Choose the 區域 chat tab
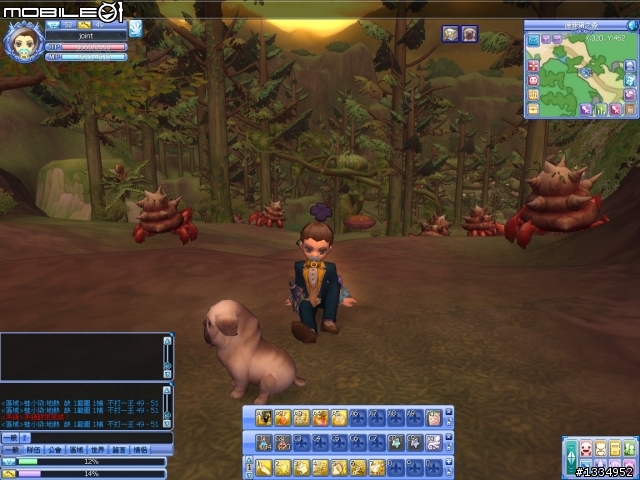This screenshot has height=480, width=640. pos(78,450)
